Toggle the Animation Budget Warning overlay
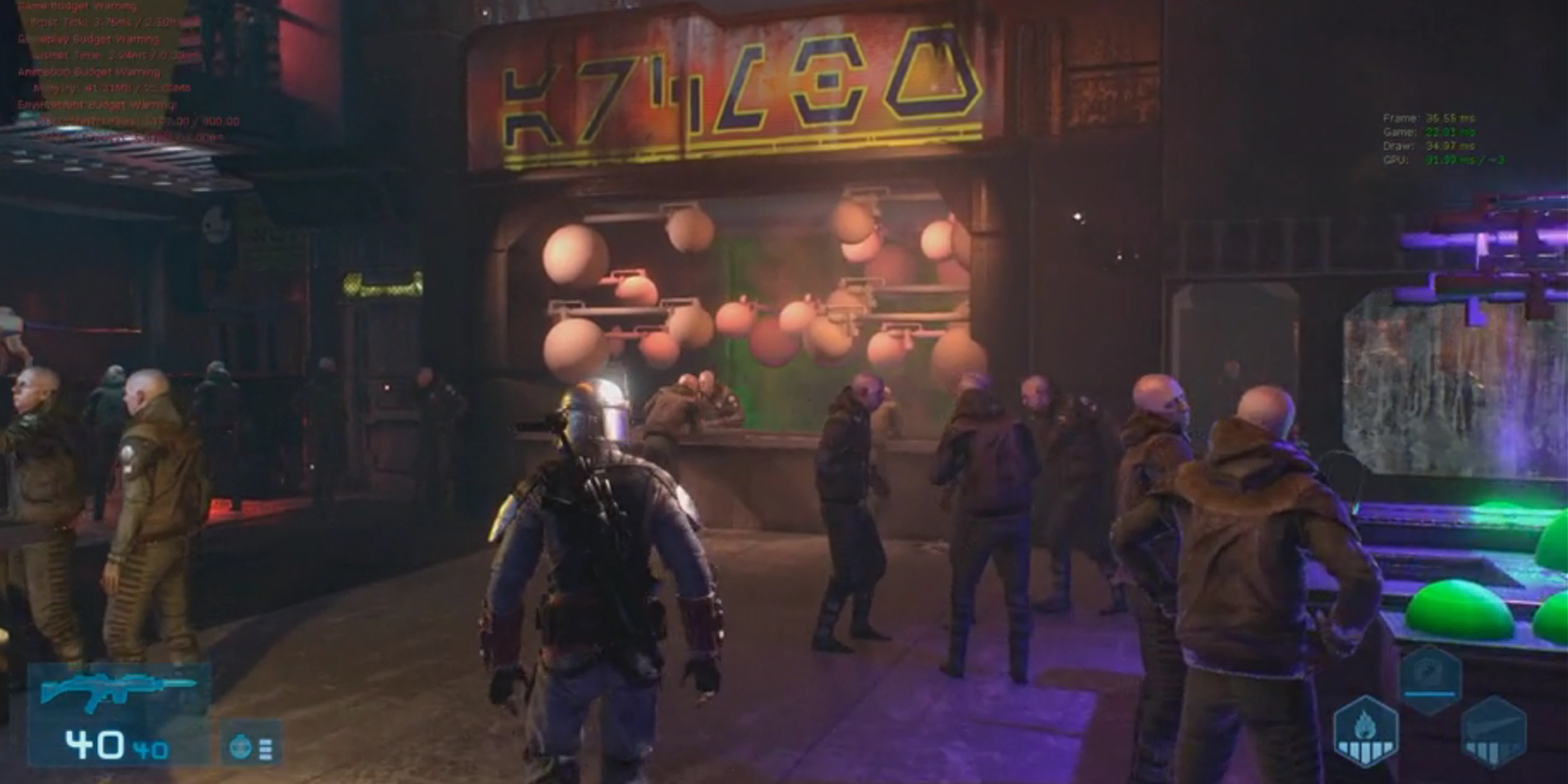Image resolution: width=1568 pixels, height=784 pixels. pyautogui.click(x=86, y=73)
